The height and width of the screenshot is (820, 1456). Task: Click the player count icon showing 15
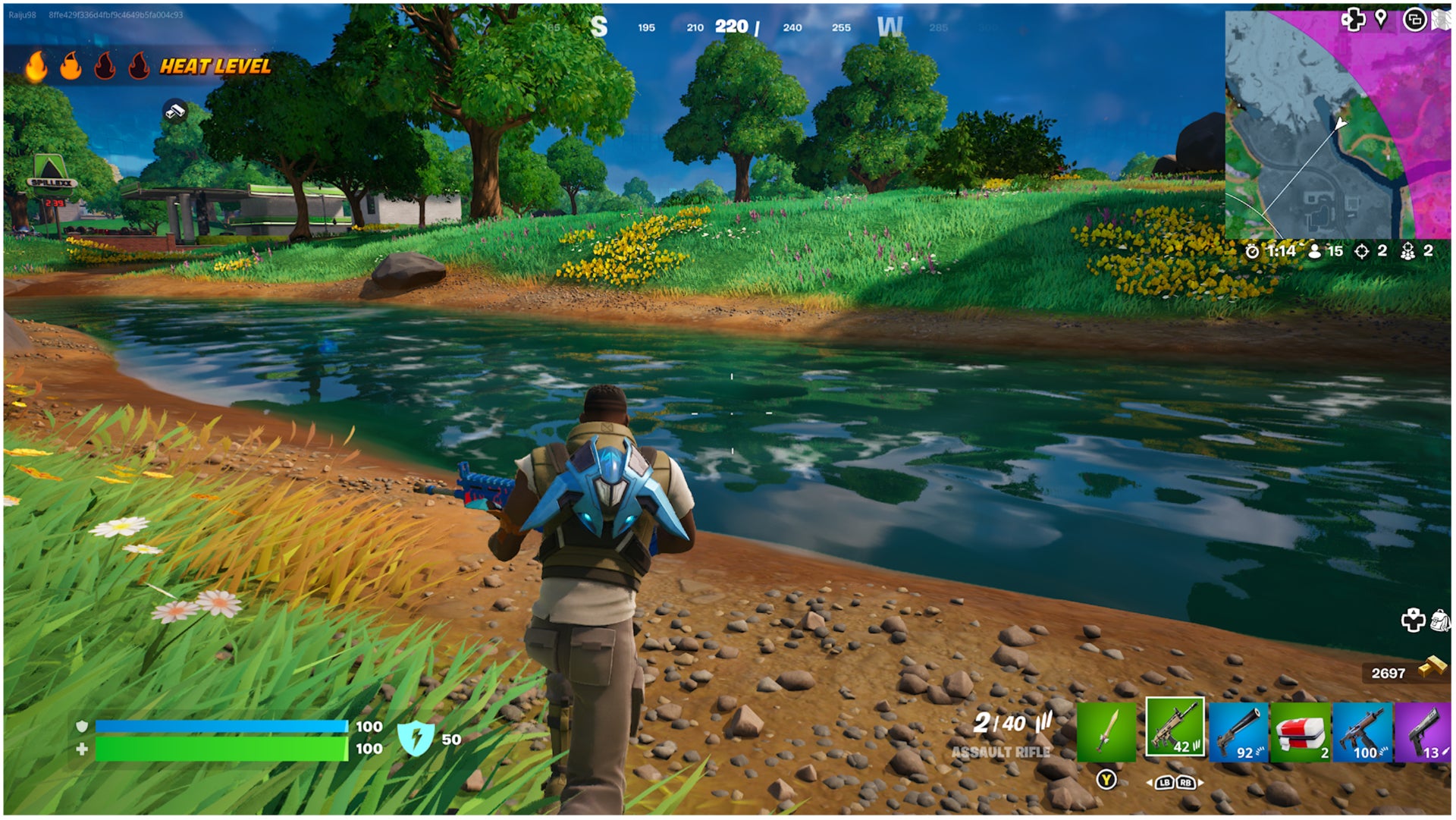click(1316, 250)
